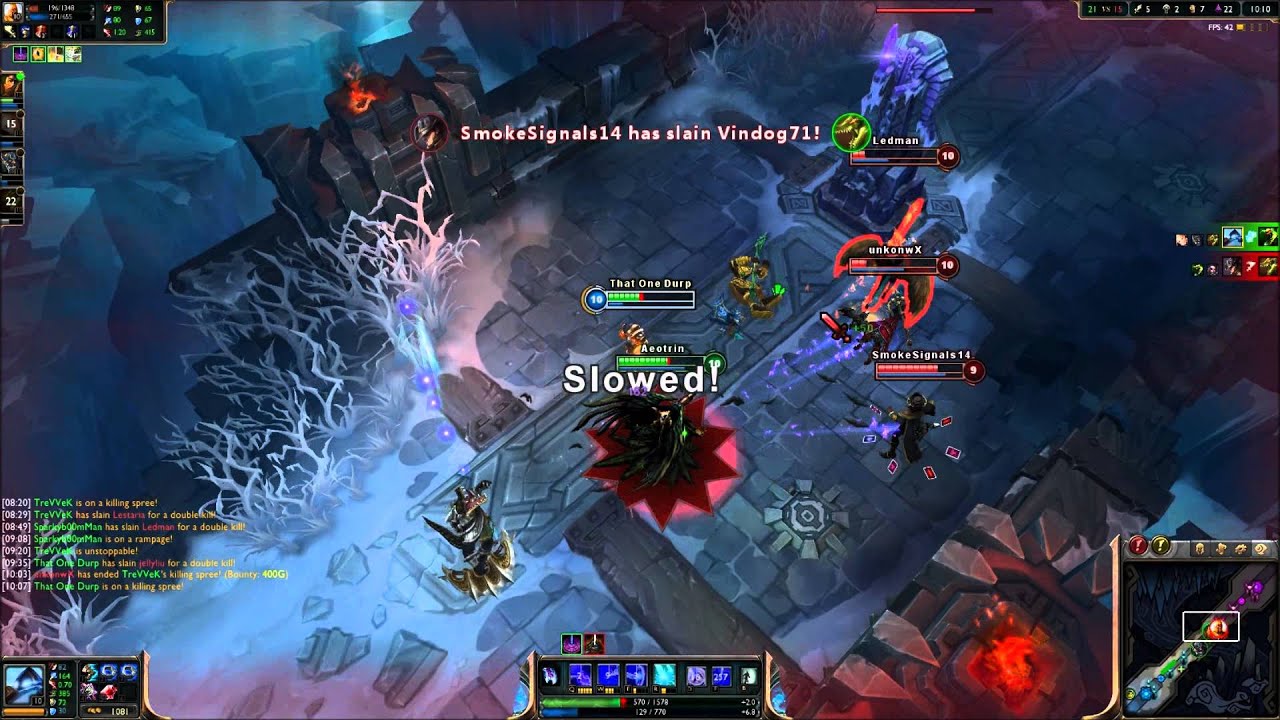Select the dead ally portrait showing 22
Screen dimensions: 1280x720
pos(12,200)
